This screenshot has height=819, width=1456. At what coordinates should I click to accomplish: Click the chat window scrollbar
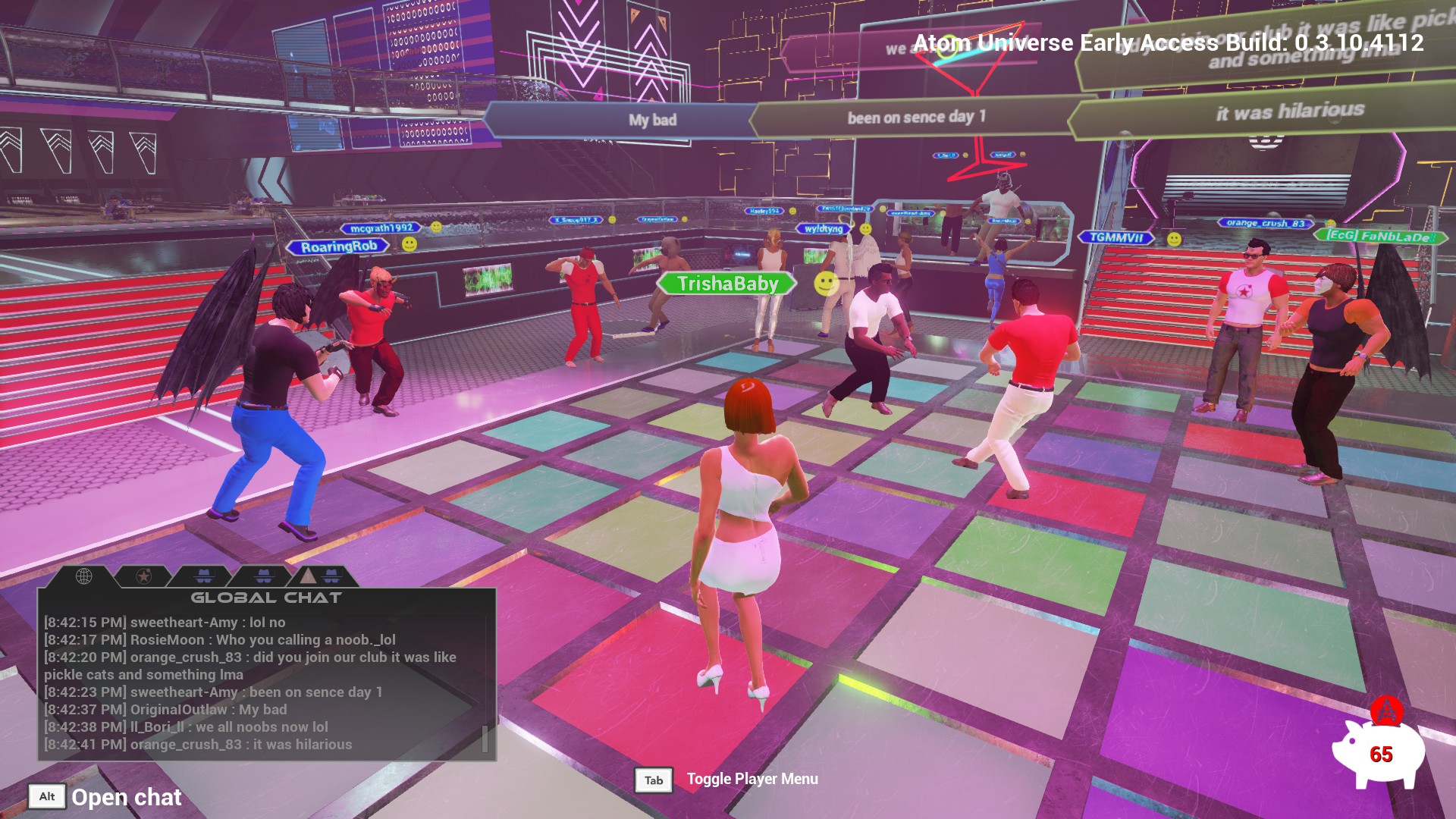tap(485, 739)
